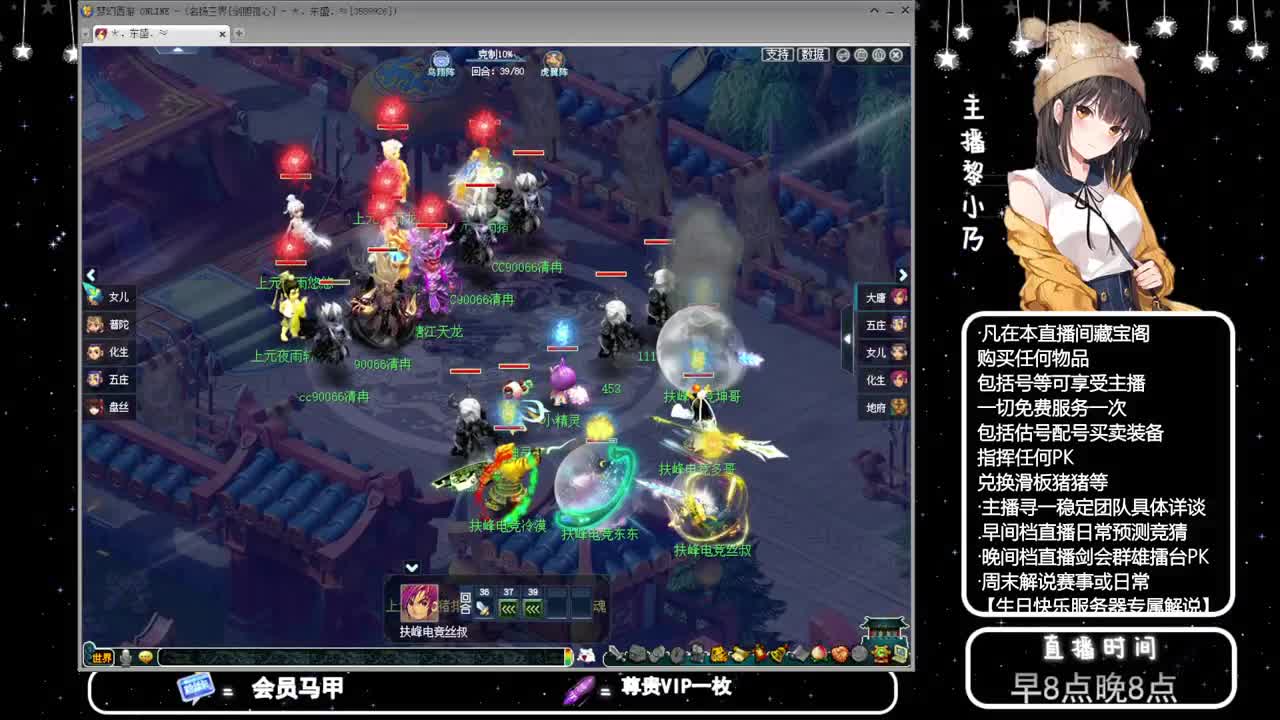Select the sword attack icon in the action bar

pyautogui.click(x=483, y=606)
